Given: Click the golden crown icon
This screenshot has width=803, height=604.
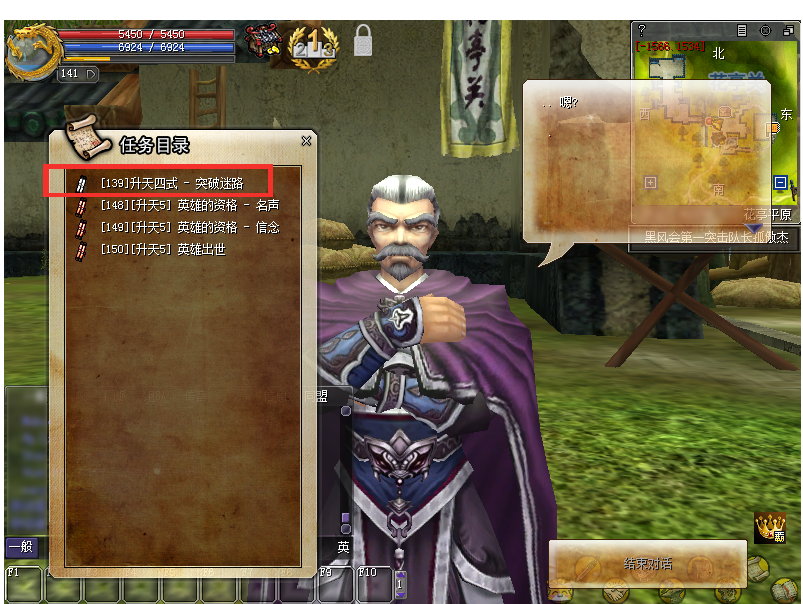Looking at the screenshot, I should coord(768,527).
